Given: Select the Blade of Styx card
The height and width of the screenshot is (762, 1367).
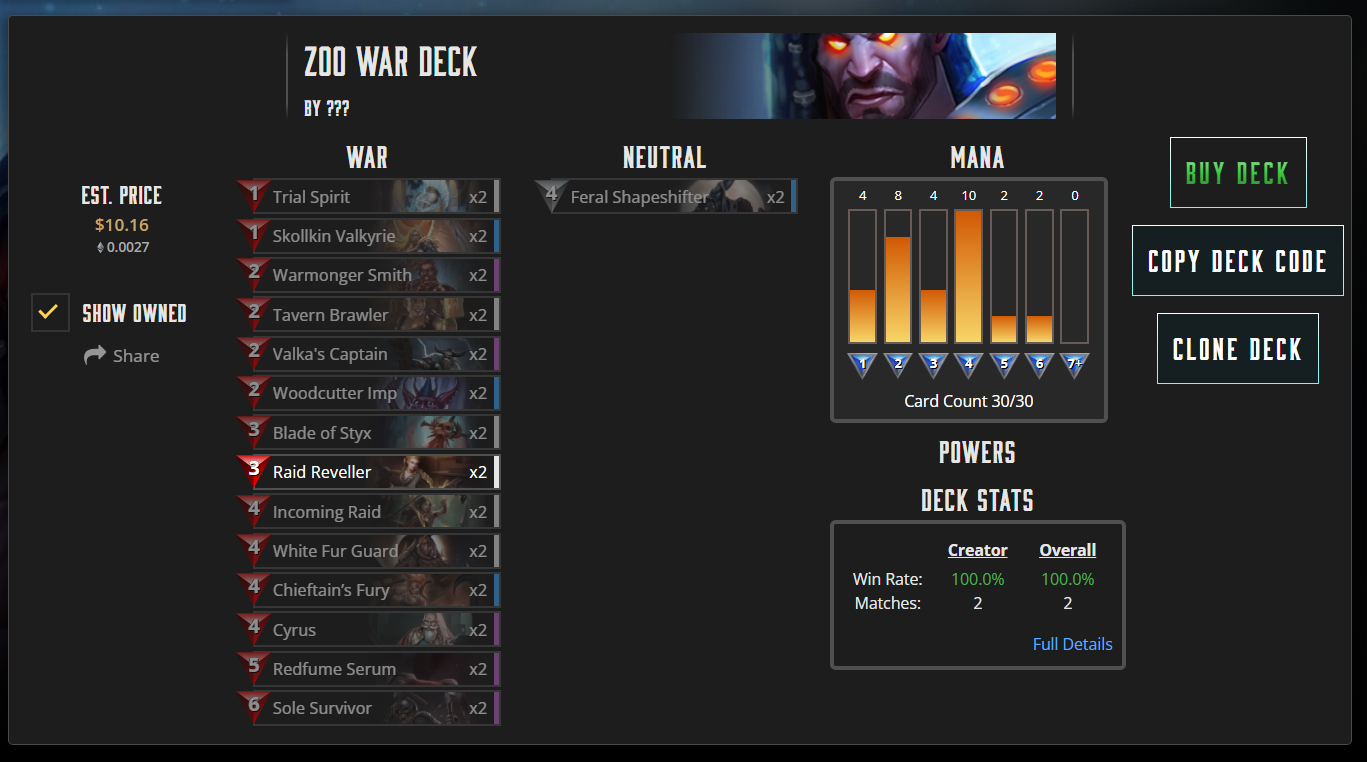Looking at the screenshot, I should tap(370, 433).
